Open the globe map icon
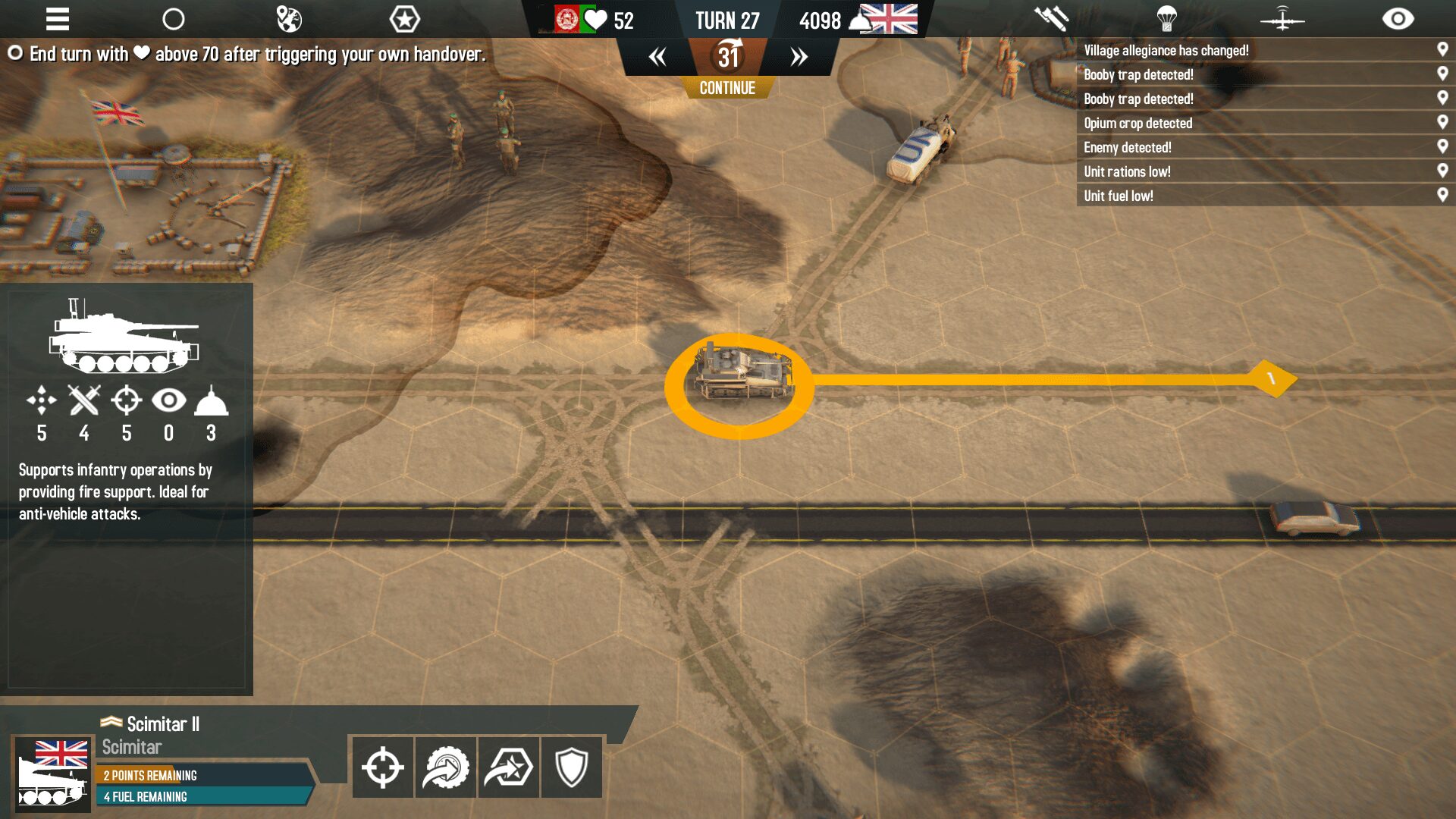This screenshot has height=819, width=1456. tap(289, 19)
